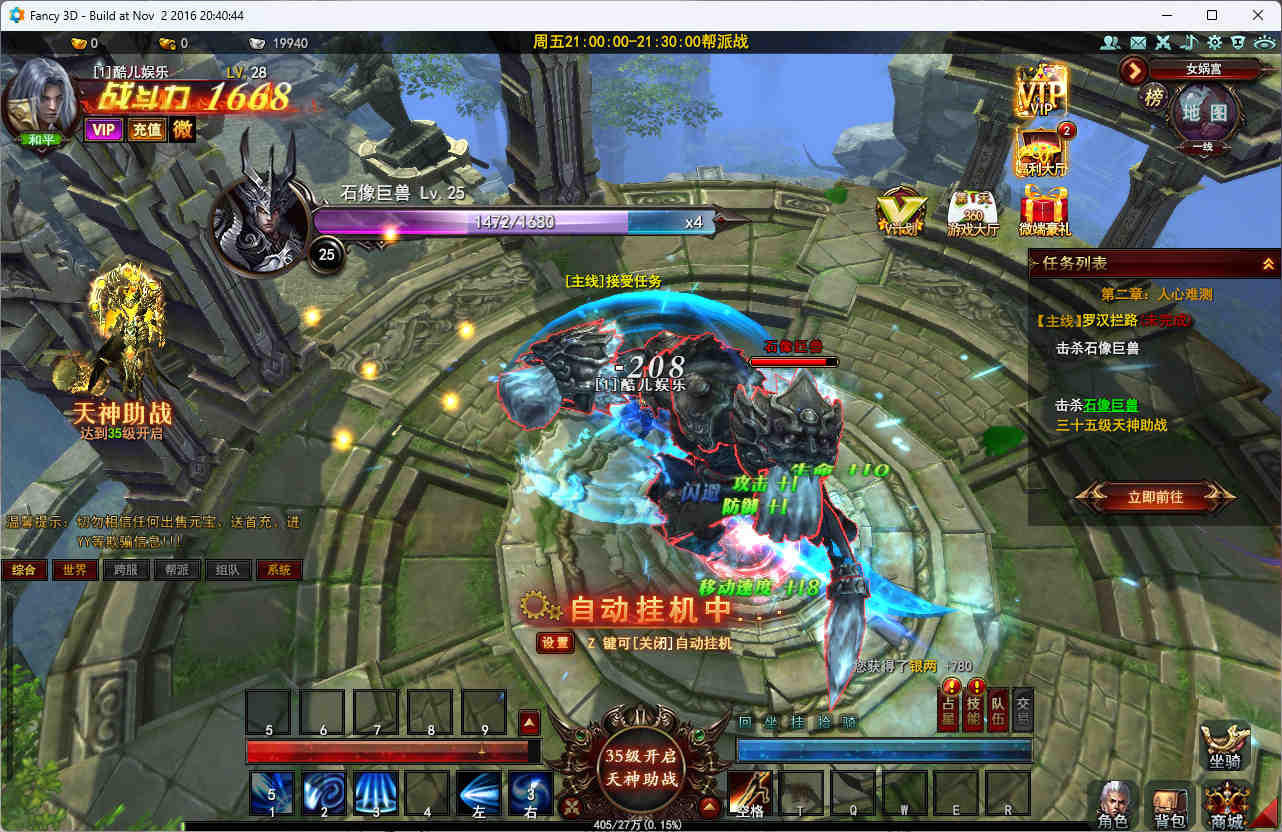Open the 商城 shop
Screen dimensions: 1282x832
pos(1225,806)
